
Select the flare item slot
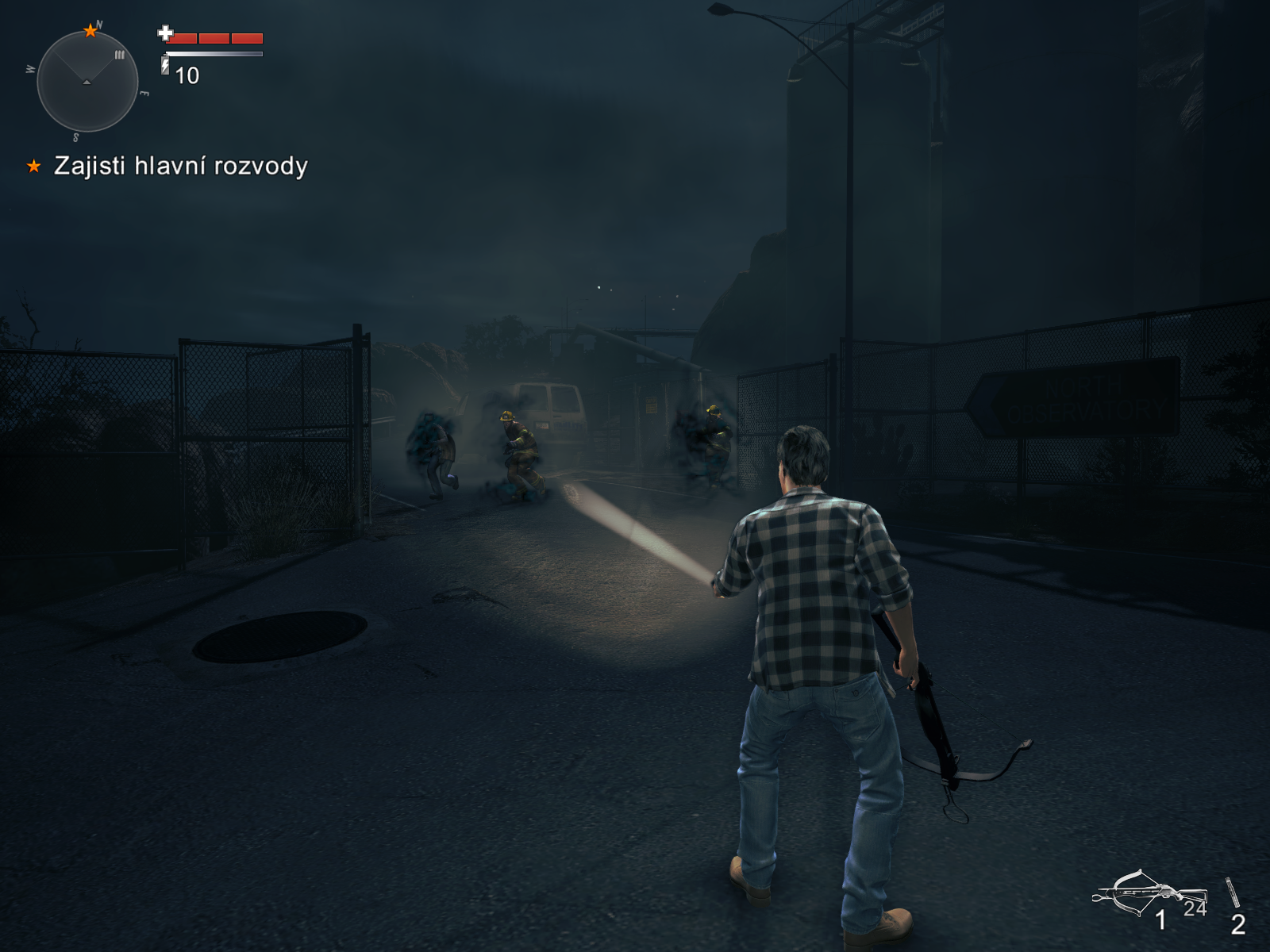tap(1233, 895)
